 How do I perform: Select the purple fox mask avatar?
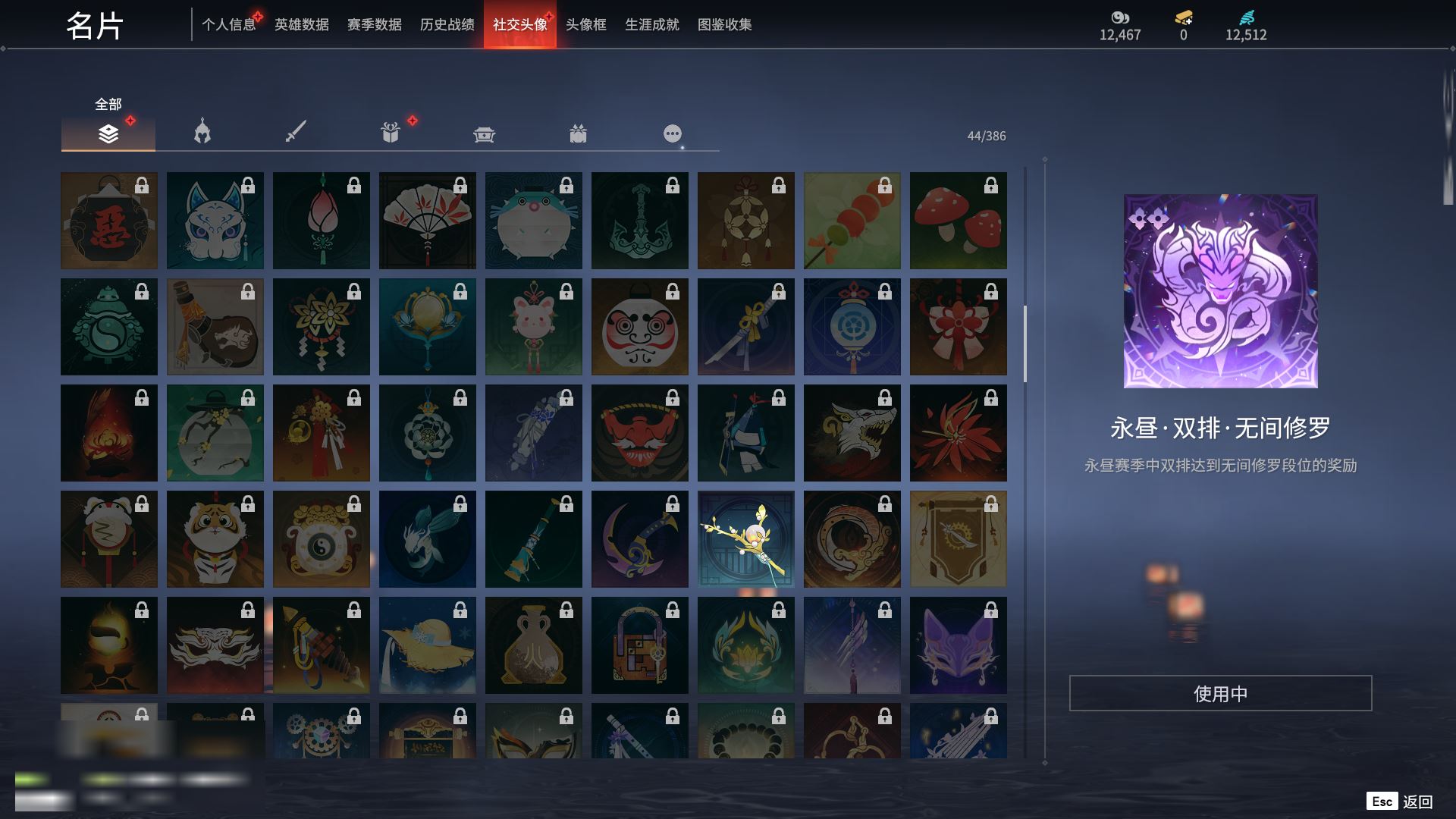[x=958, y=645]
